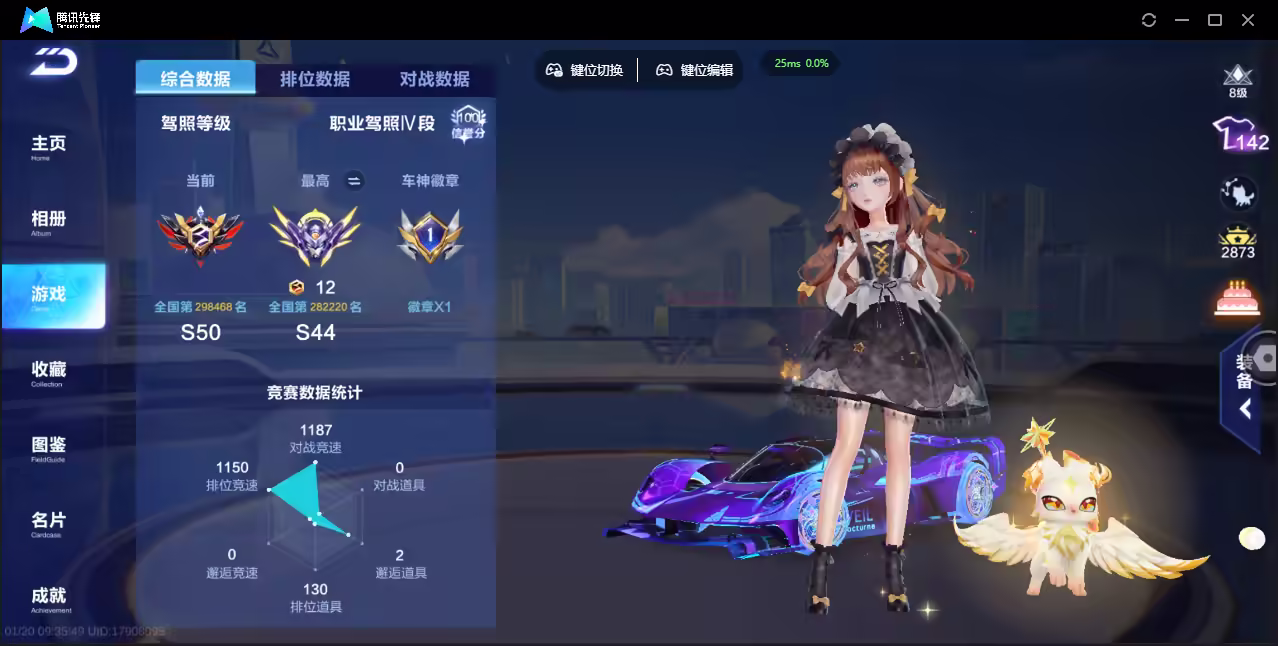Open the 主页 home menu entry

[48, 146]
